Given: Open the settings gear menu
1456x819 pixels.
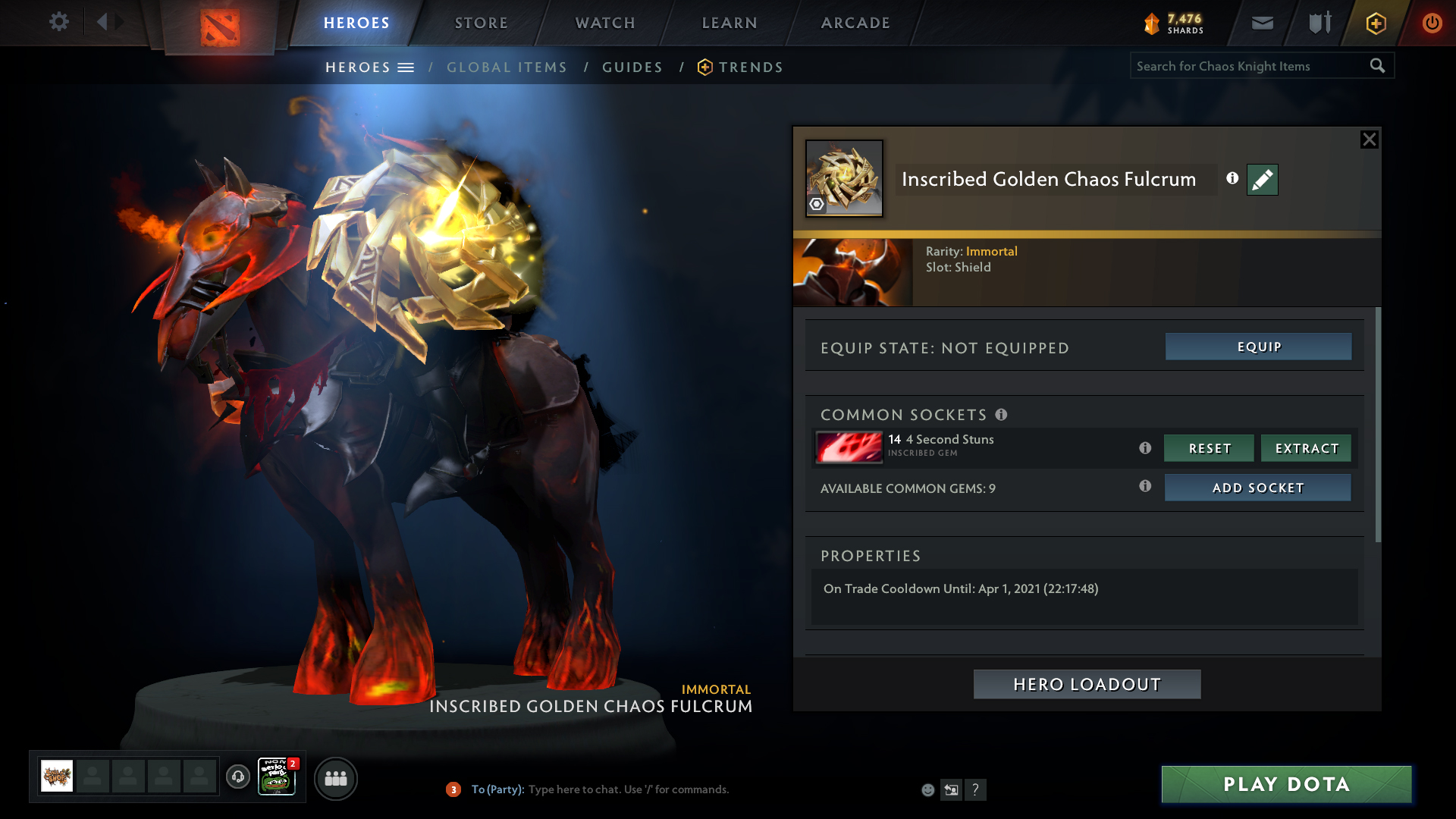Looking at the screenshot, I should pos(59,22).
